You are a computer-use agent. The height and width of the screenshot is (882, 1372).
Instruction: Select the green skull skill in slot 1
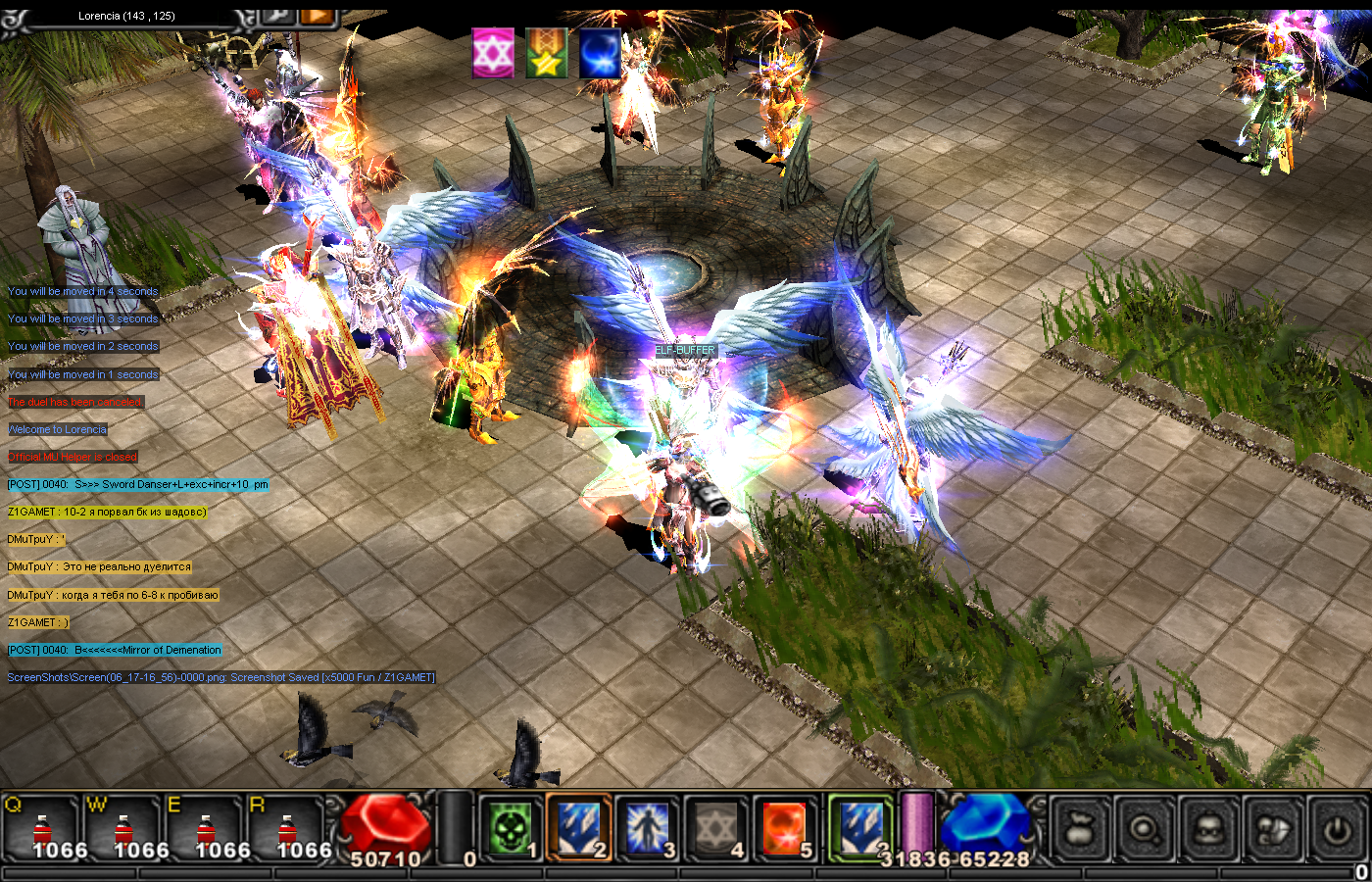[511, 828]
